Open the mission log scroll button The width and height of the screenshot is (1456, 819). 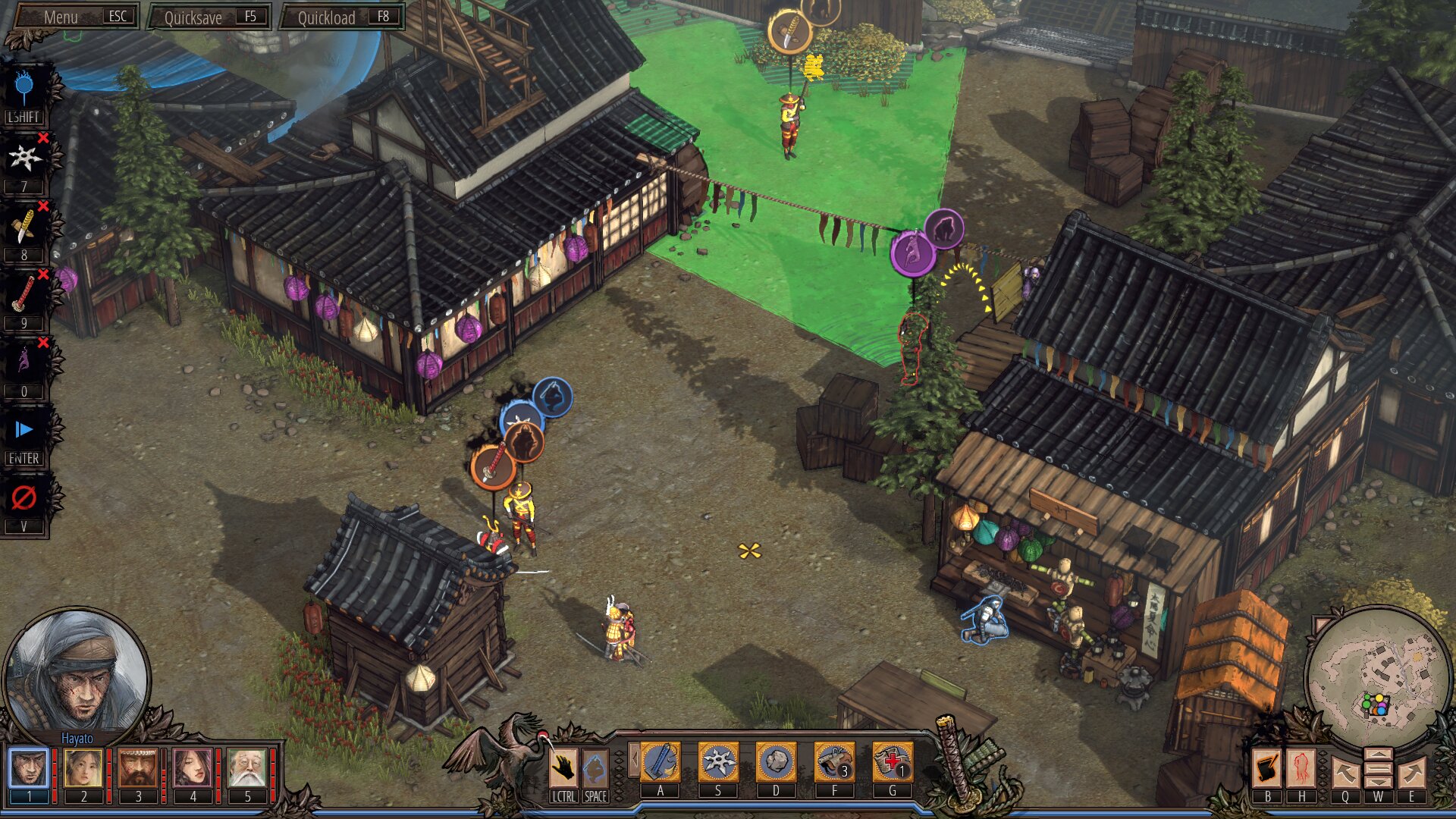[1266, 769]
